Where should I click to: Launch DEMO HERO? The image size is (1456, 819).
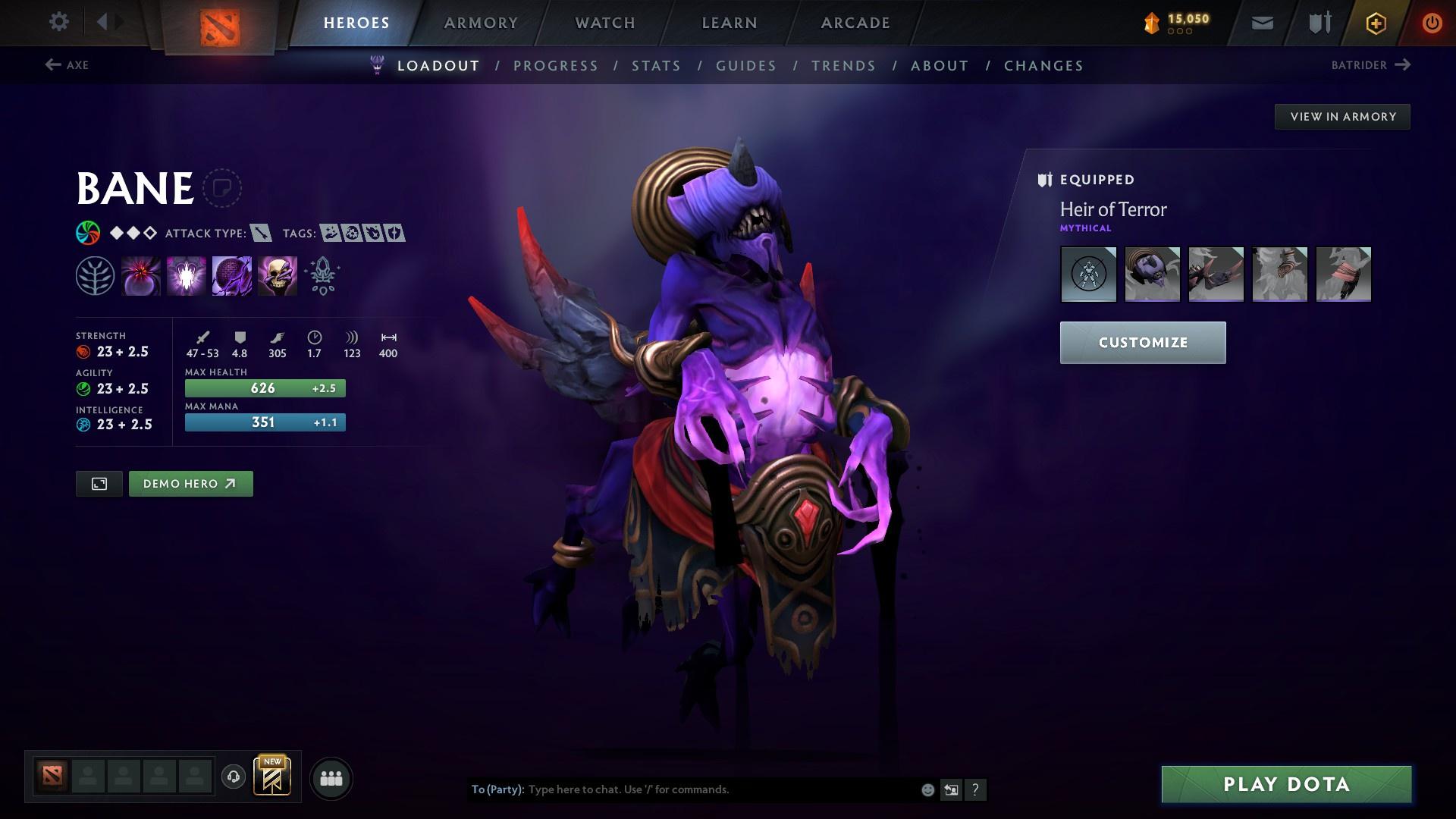tap(190, 483)
